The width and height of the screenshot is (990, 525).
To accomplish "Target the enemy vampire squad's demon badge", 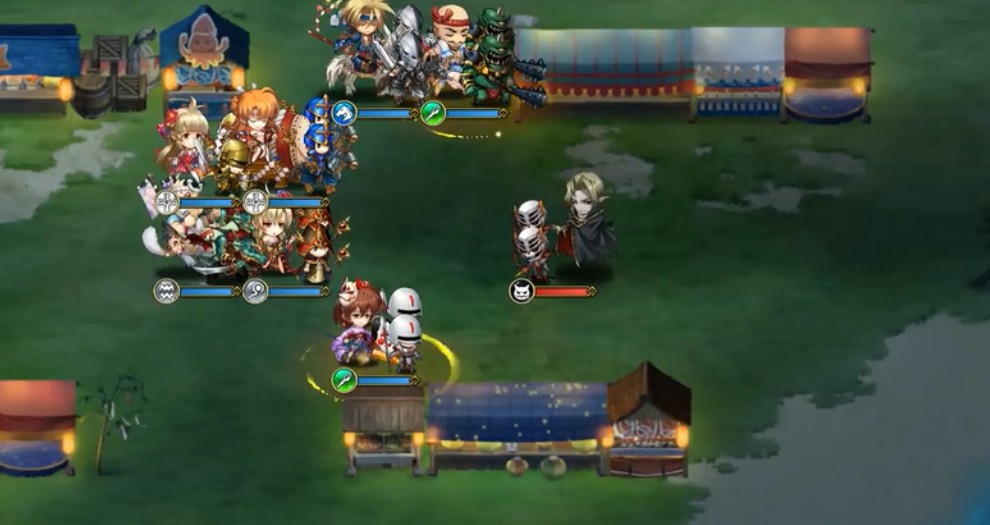I will (521, 291).
